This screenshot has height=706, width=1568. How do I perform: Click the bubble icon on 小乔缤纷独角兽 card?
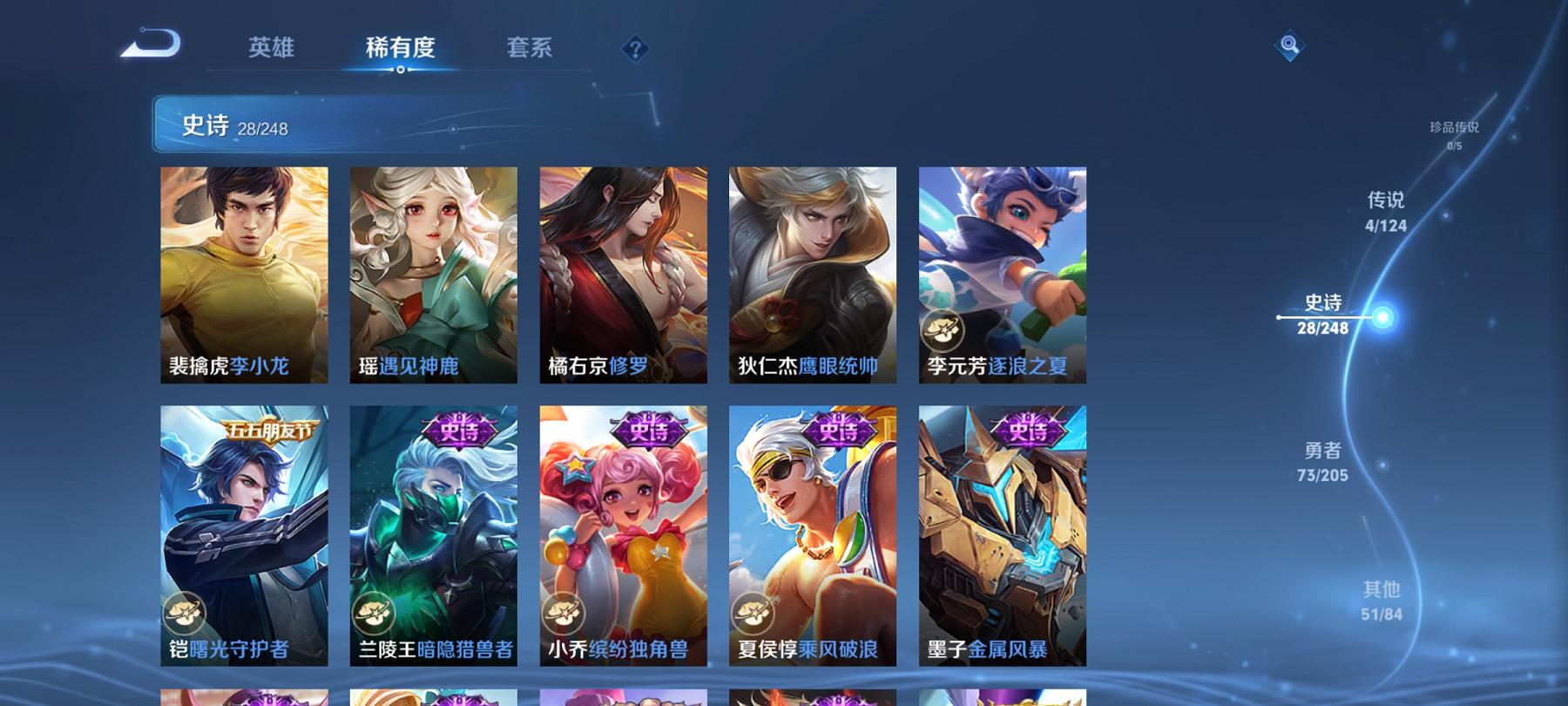coord(564,613)
